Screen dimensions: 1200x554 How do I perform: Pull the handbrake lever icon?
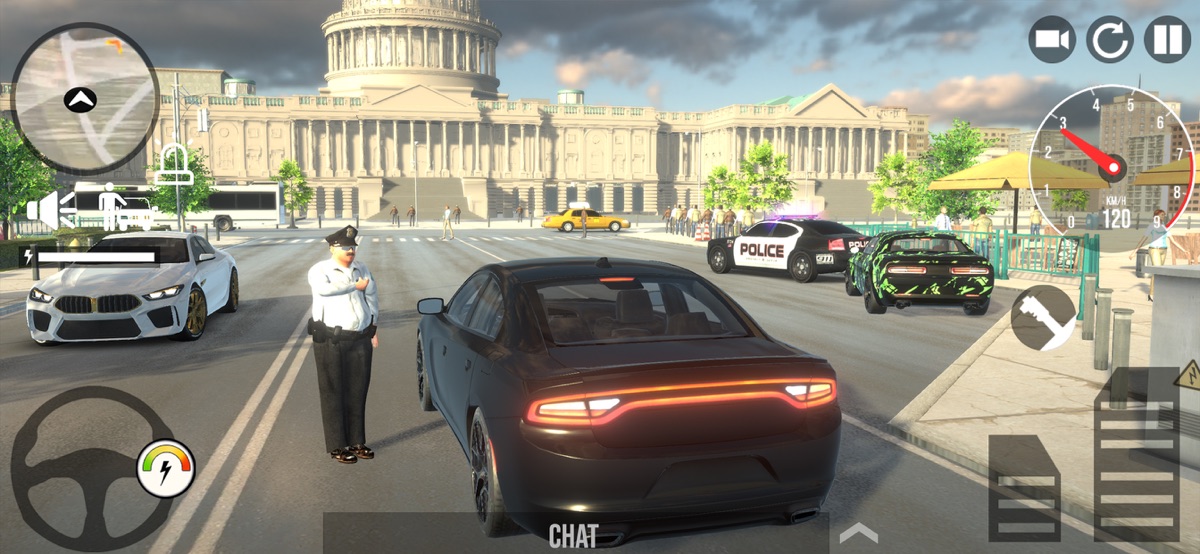coord(1043,318)
